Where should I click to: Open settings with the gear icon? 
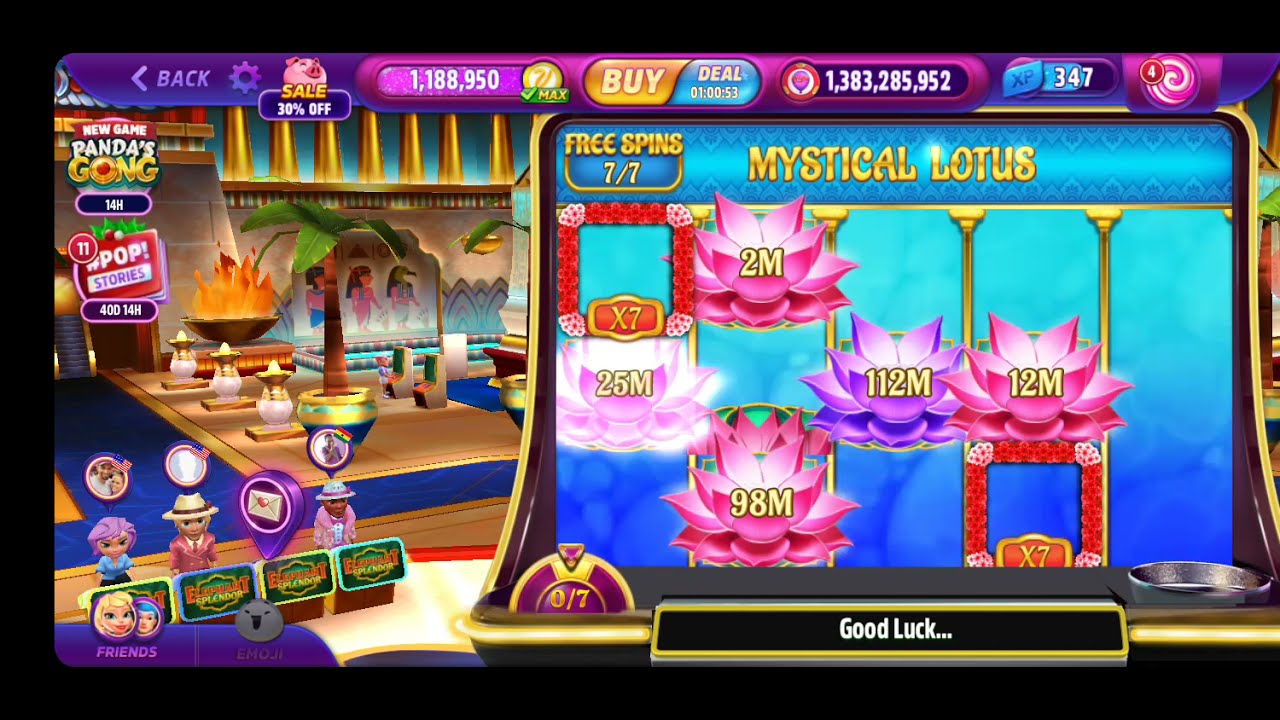(x=244, y=77)
